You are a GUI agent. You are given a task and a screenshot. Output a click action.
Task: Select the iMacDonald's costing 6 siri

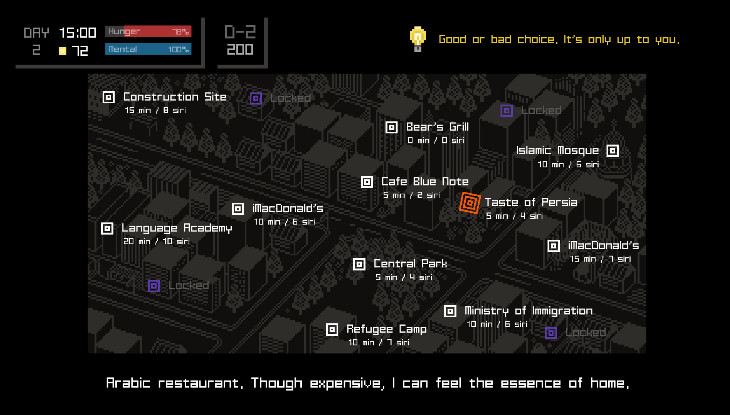tap(238, 209)
